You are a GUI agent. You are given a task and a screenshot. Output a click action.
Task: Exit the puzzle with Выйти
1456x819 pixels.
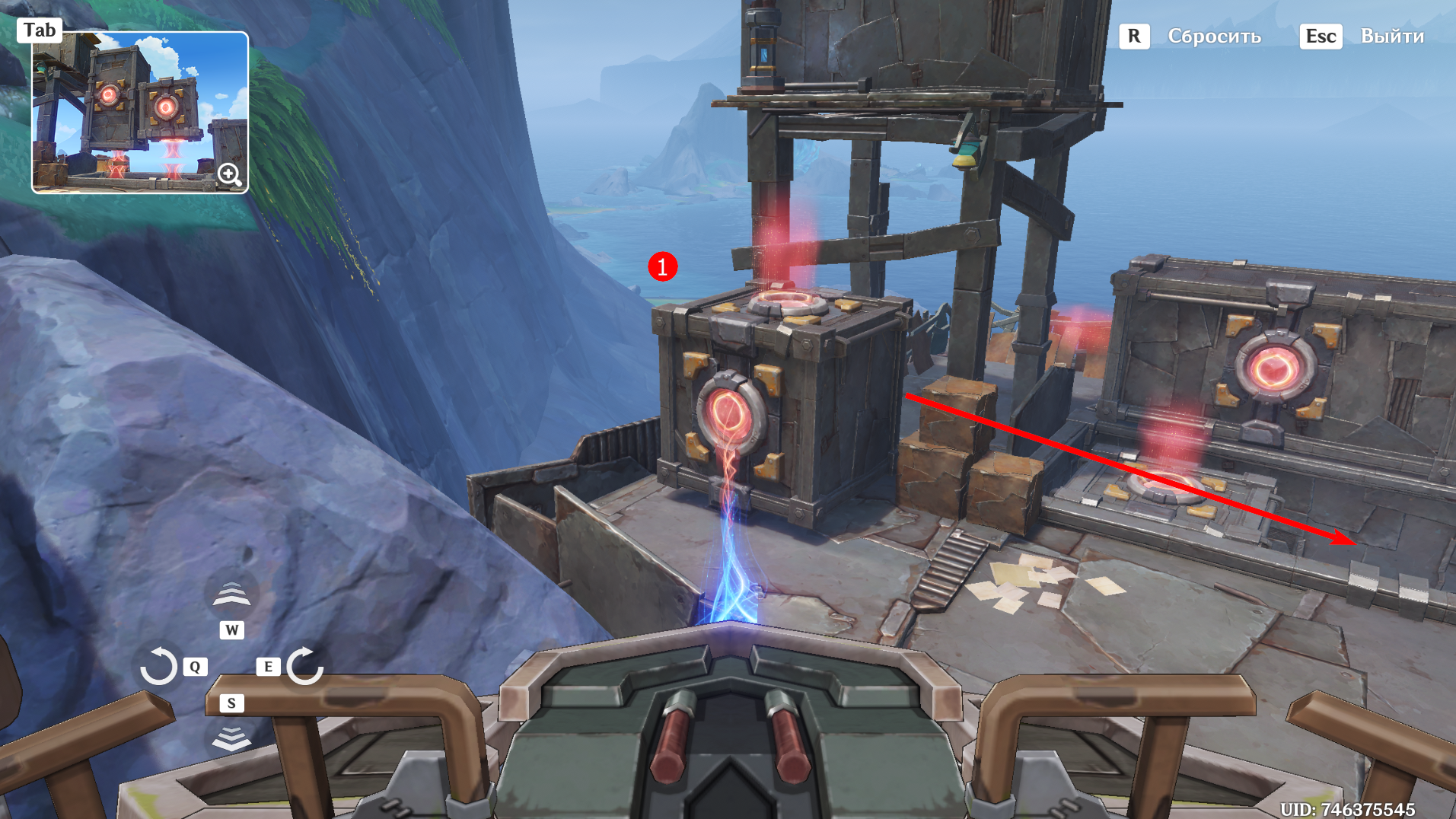[x=1391, y=37]
